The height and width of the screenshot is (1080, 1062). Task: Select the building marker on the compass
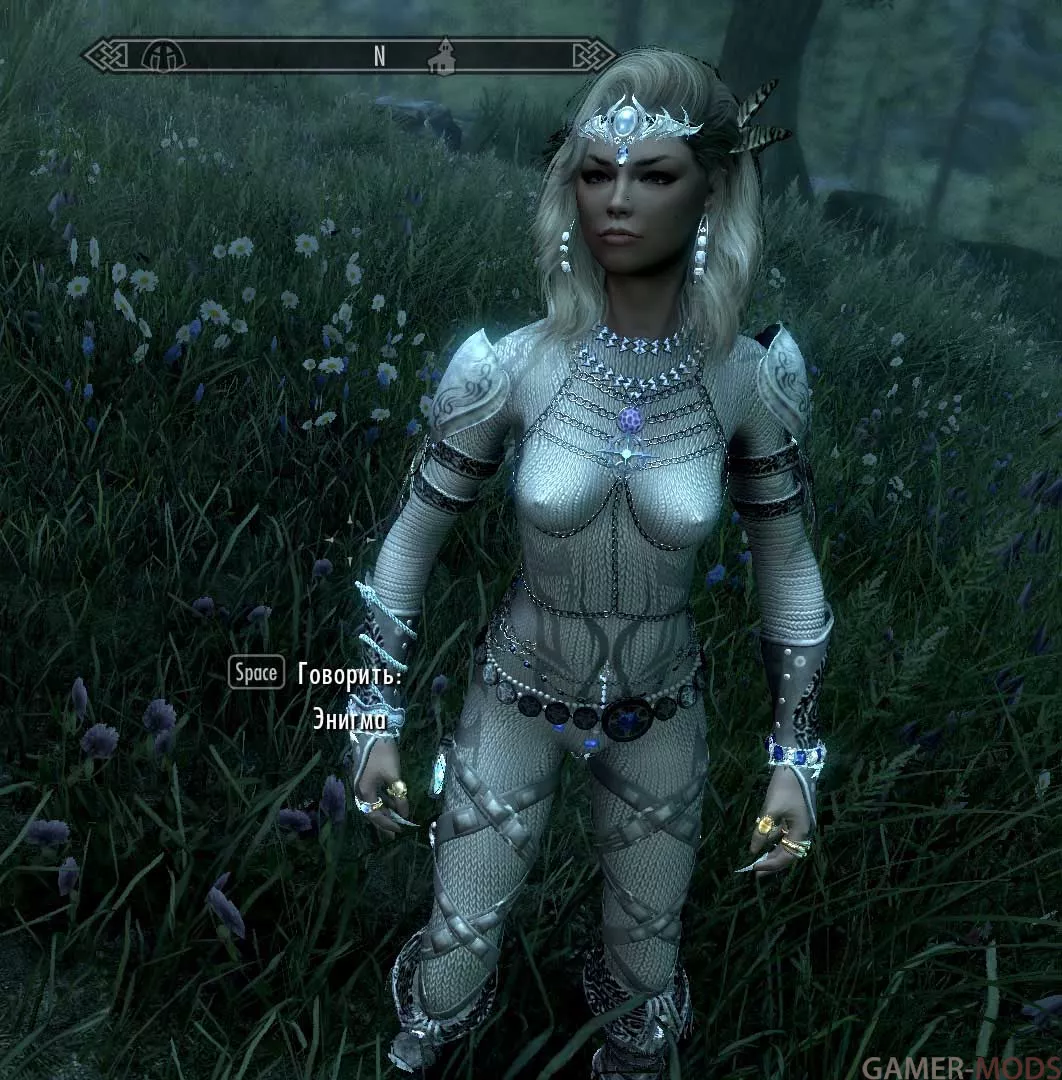tap(439, 56)
